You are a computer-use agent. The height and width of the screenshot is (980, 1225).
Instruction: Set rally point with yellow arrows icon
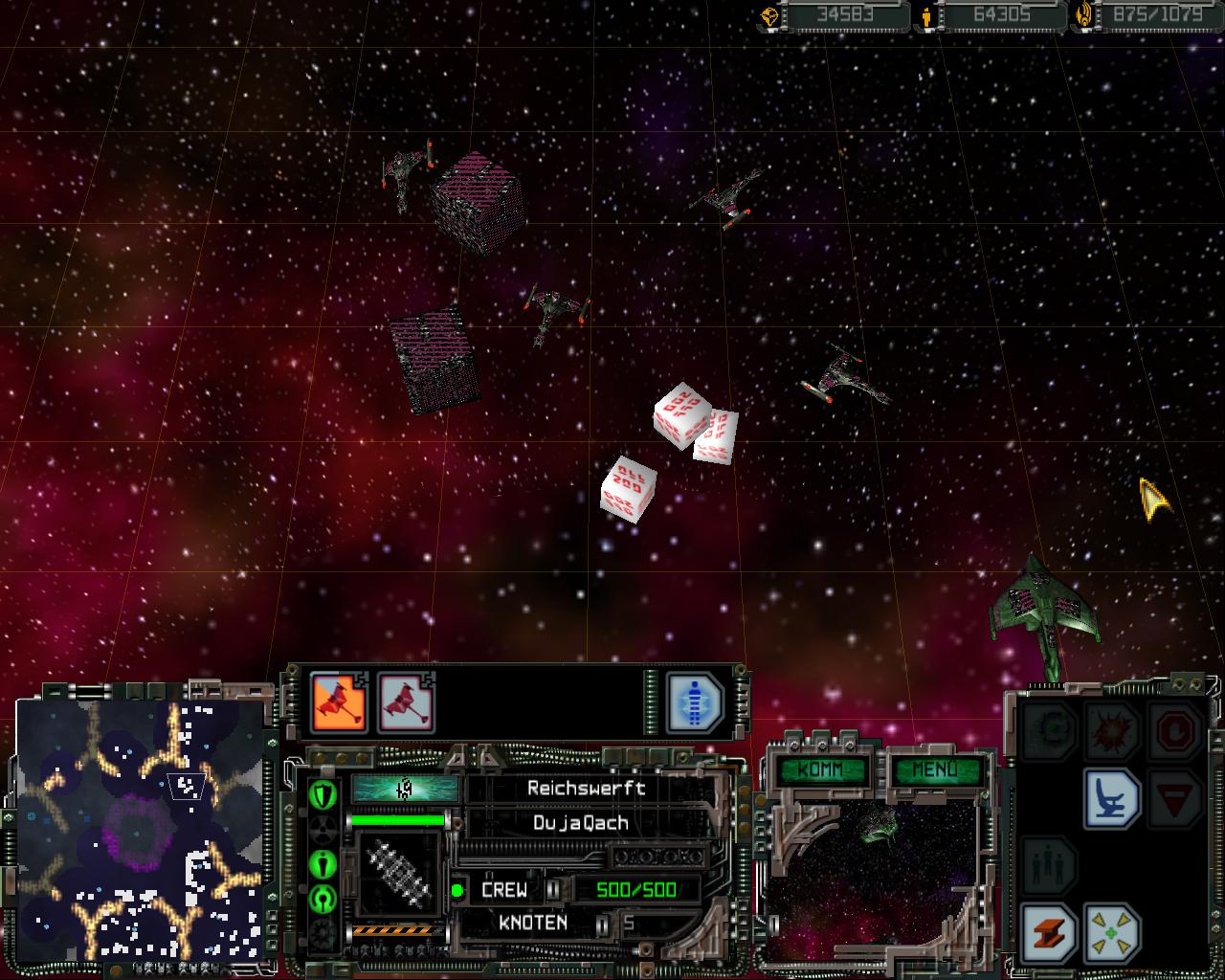tap(1112, 932)
